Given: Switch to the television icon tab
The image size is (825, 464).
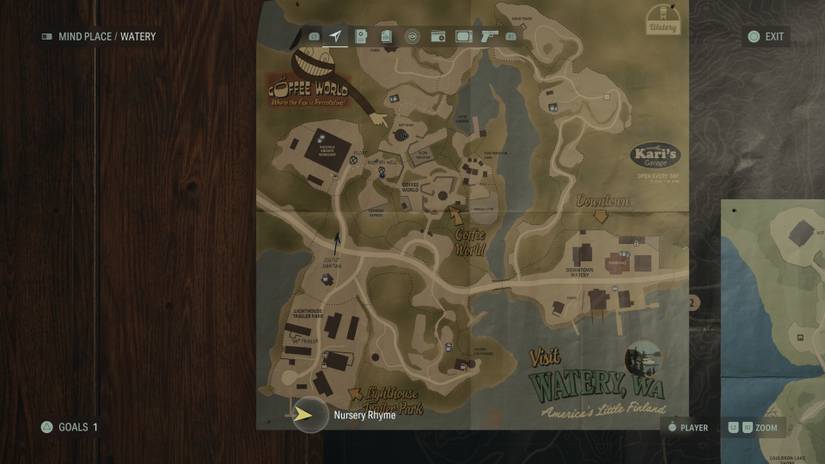Looking at the screenshot, I should click(463, 37).
